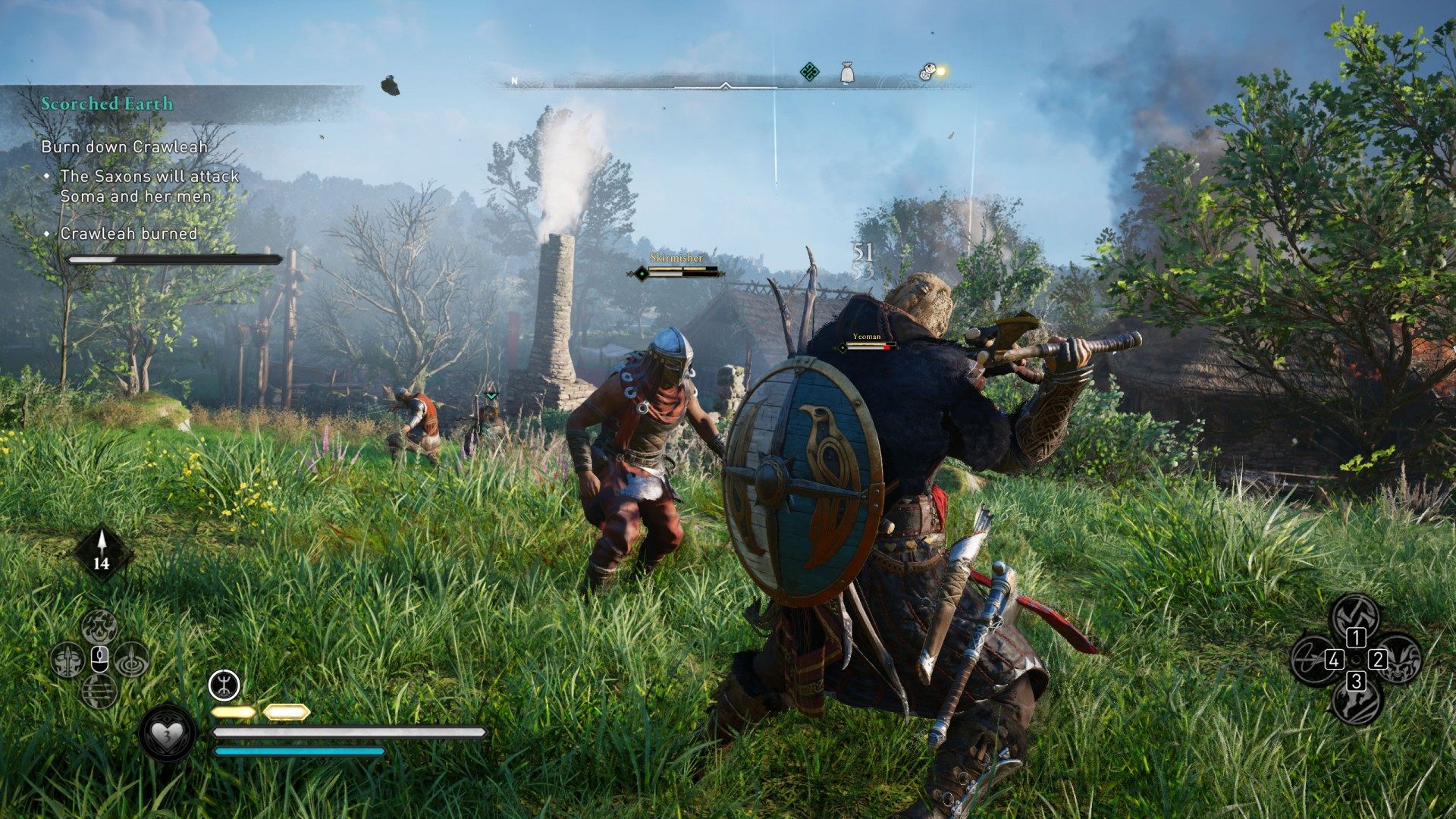
Task: Select the sack marker on the compass
Action: [848, 74]
